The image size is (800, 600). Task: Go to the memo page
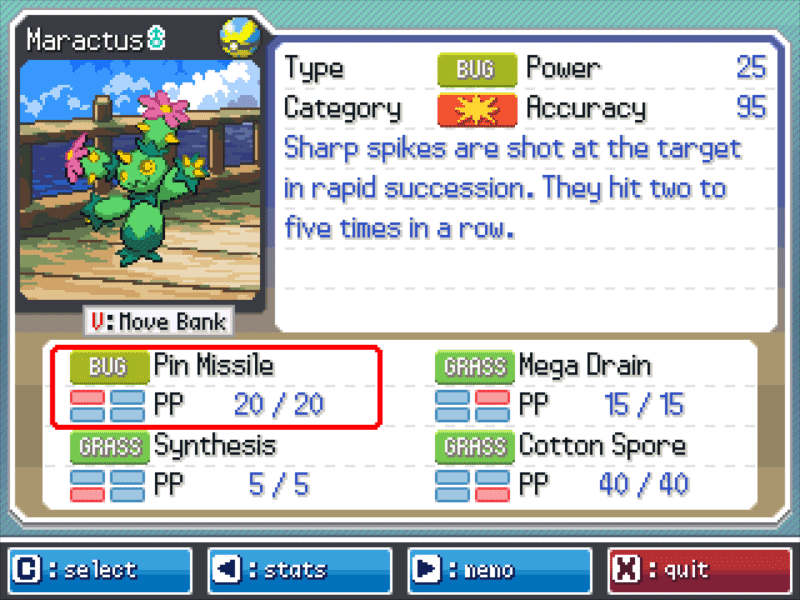click(499, 570)
